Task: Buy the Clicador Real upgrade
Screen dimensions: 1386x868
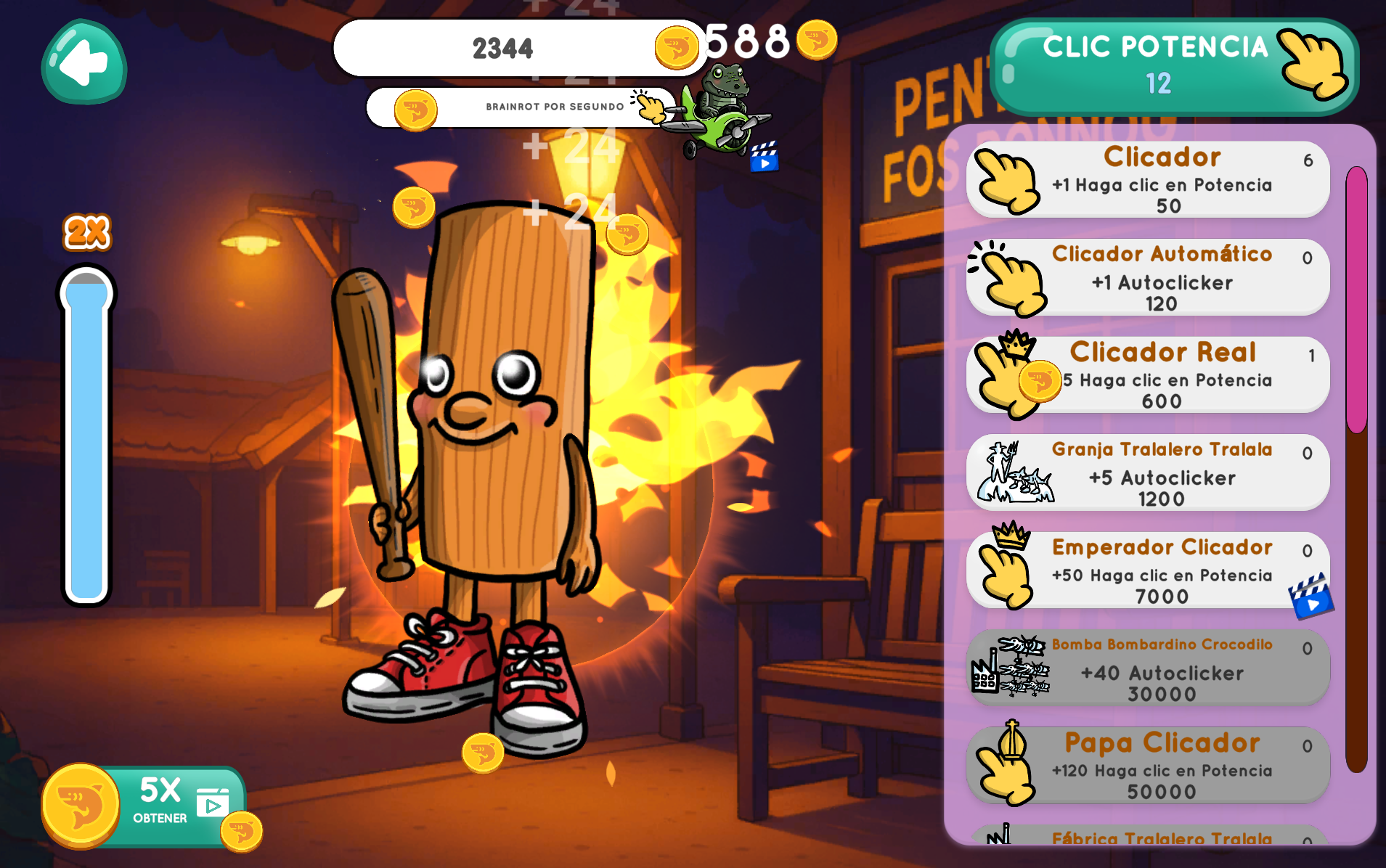Action: (1148, 375)
